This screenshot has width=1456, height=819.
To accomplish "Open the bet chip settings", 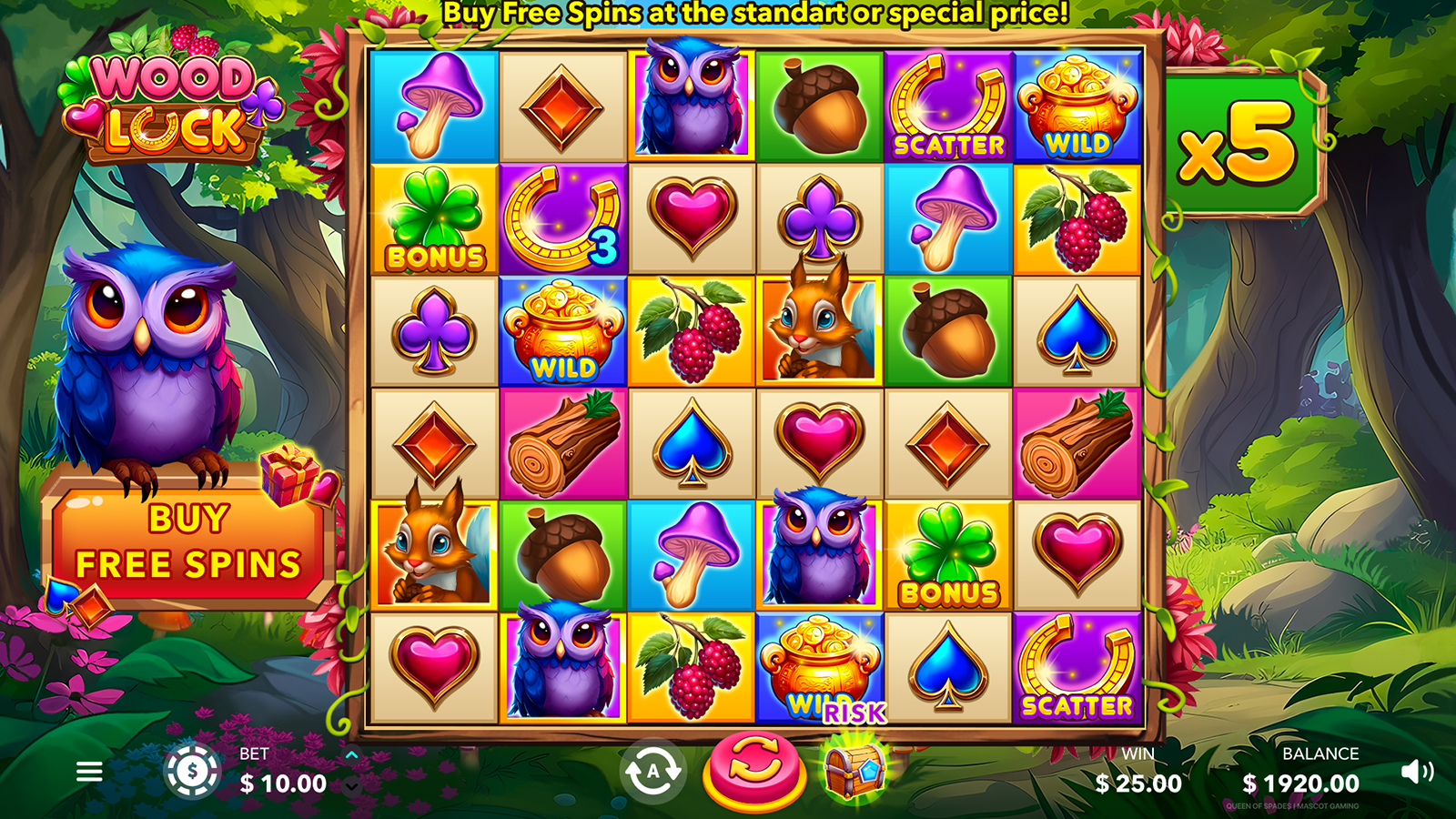I will tap(192, 772).
